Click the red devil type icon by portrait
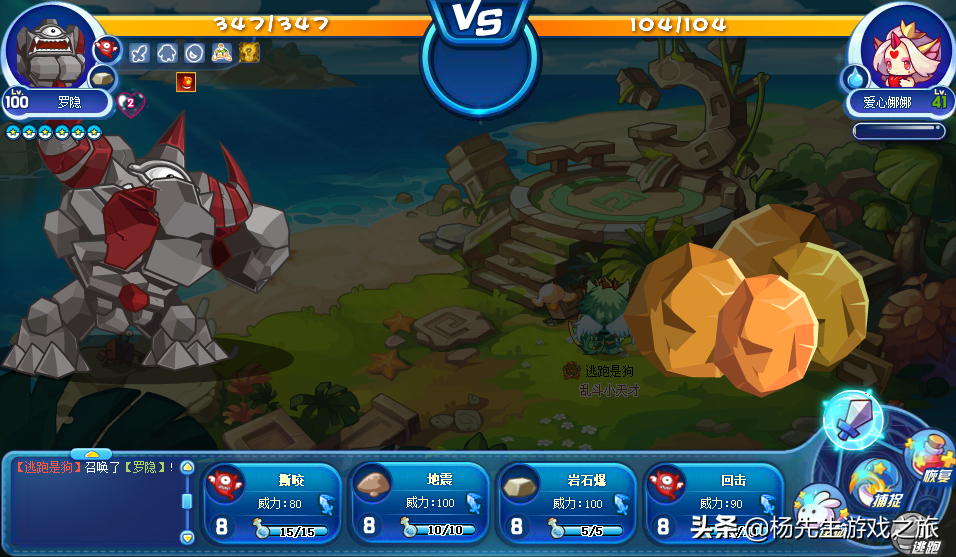956x557 pixels. click(x=107, y=48)
